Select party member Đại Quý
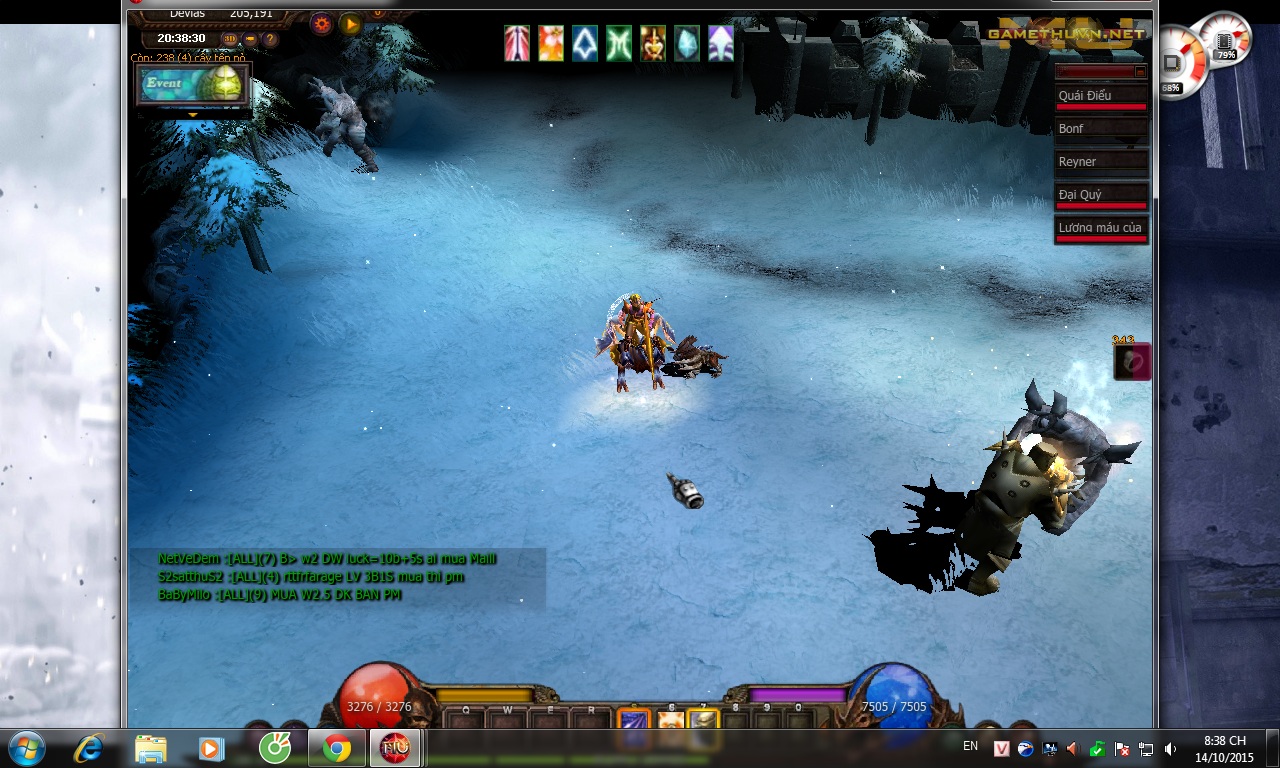Image resolution: width=1280 pixels, height=768 pixels. click(1102, 195)
